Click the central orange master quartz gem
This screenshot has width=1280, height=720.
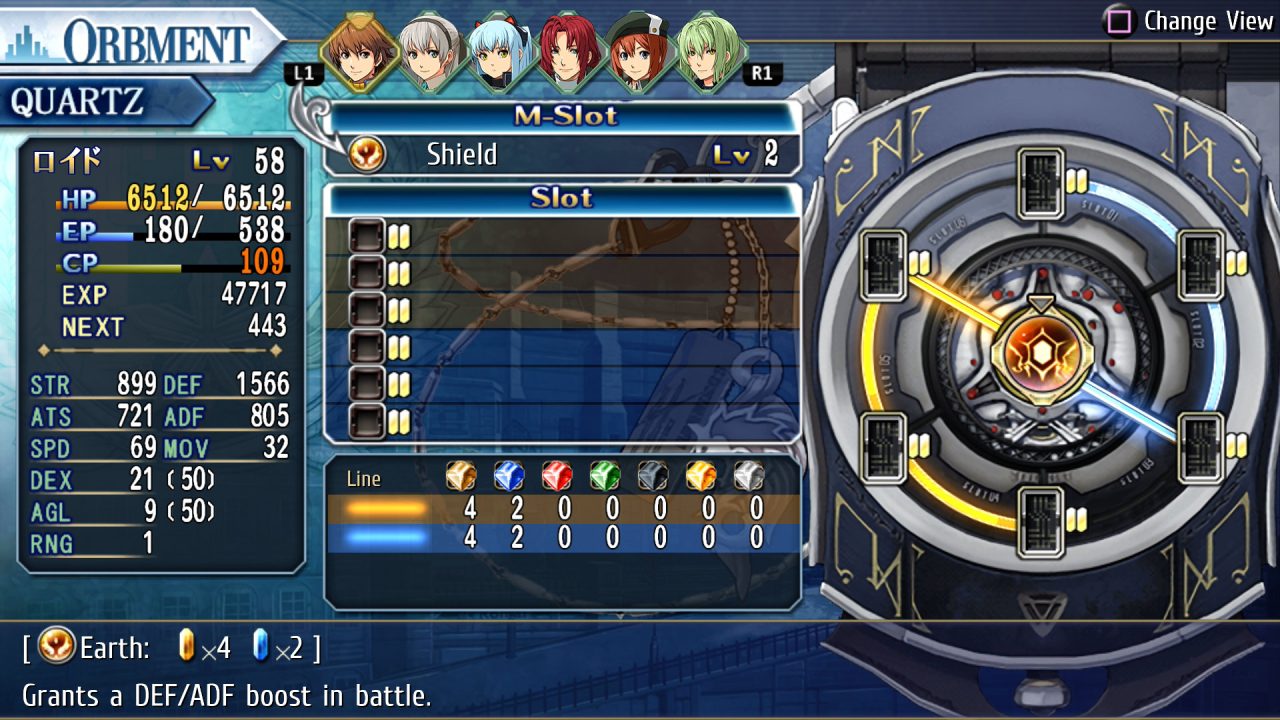tap(1041, 356)
